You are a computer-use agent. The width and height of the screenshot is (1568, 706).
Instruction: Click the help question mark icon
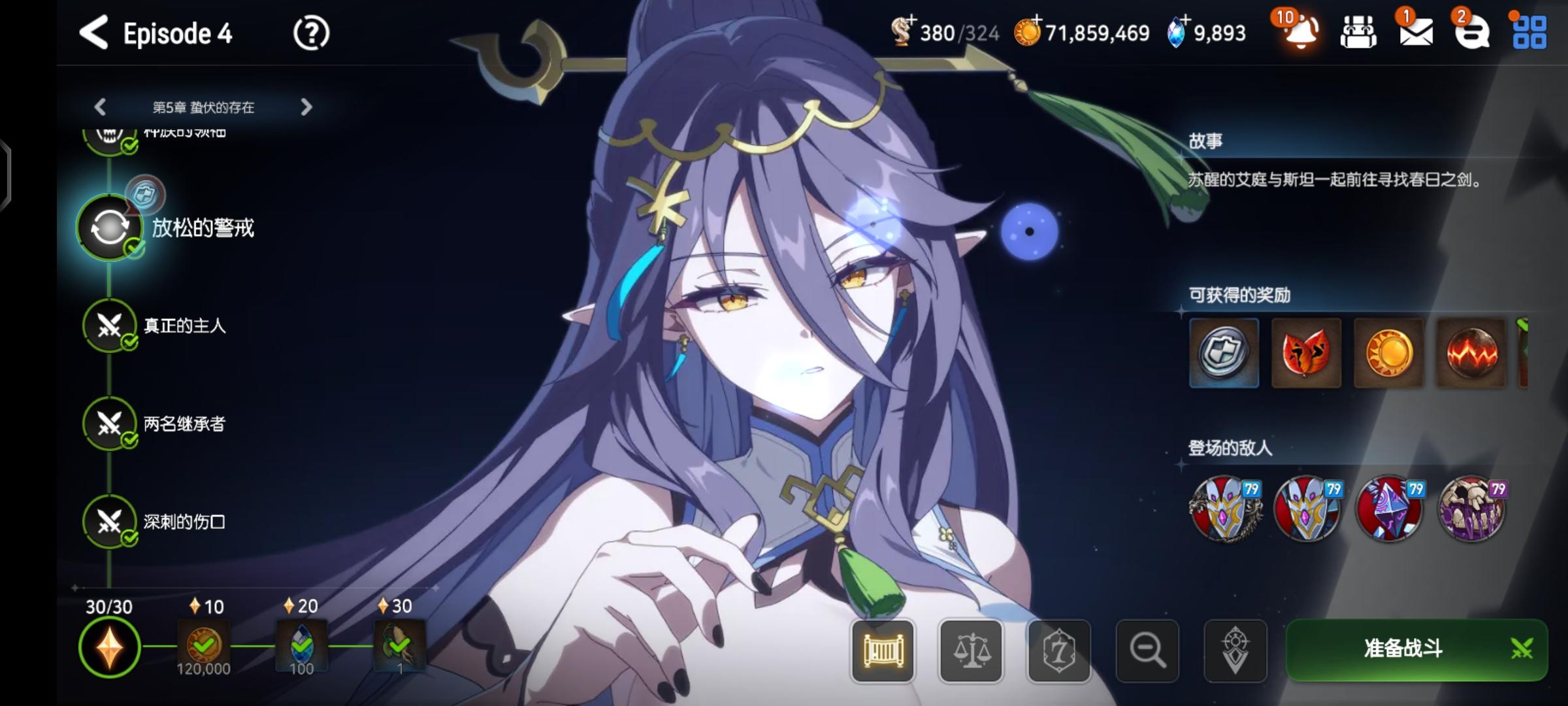[x=312, y=33]
